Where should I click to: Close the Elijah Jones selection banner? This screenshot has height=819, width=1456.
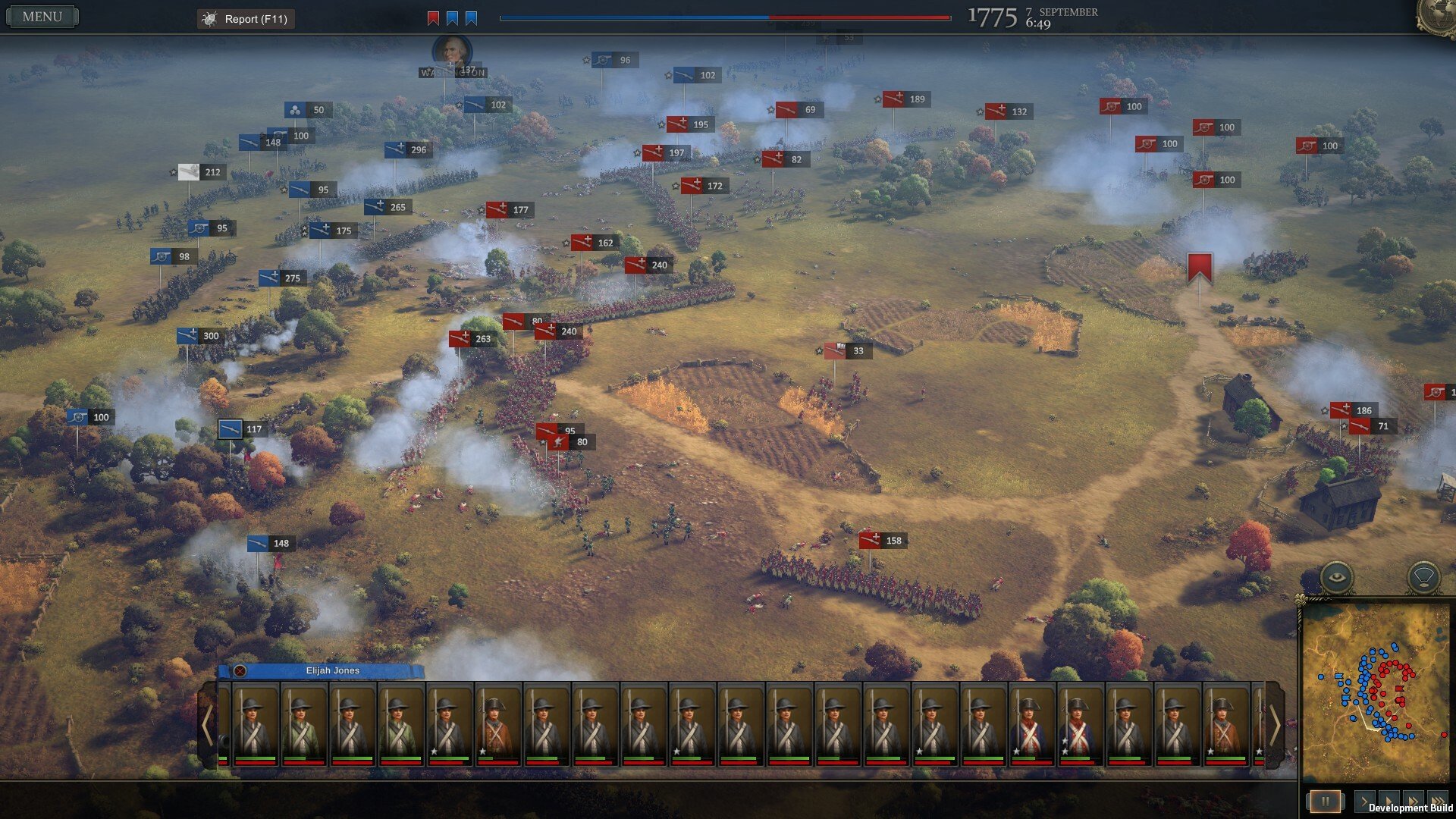point(240,671)
